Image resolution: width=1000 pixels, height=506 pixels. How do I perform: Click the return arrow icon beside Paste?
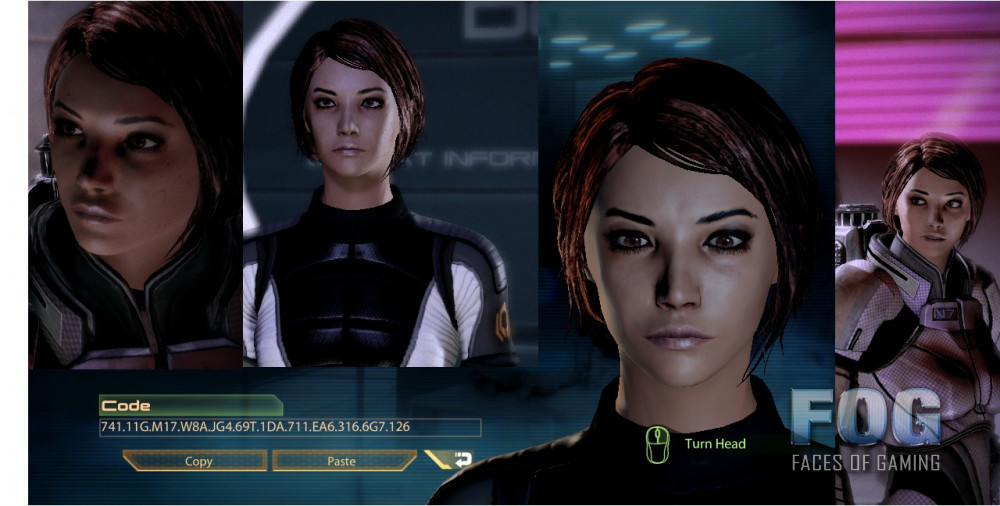(462, 460)
